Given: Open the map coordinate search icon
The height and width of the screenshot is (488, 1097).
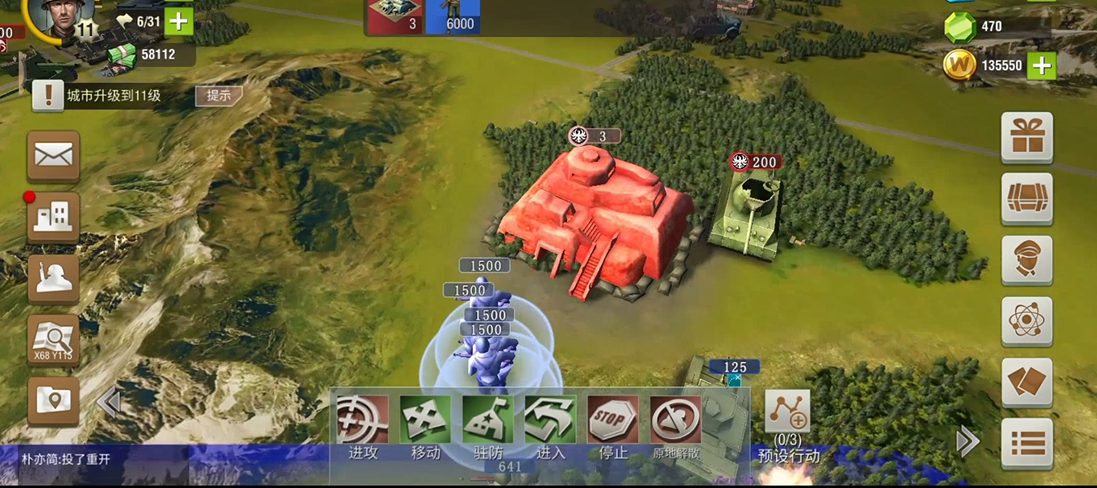Looking at the screenshot, I should click(53, 341).
